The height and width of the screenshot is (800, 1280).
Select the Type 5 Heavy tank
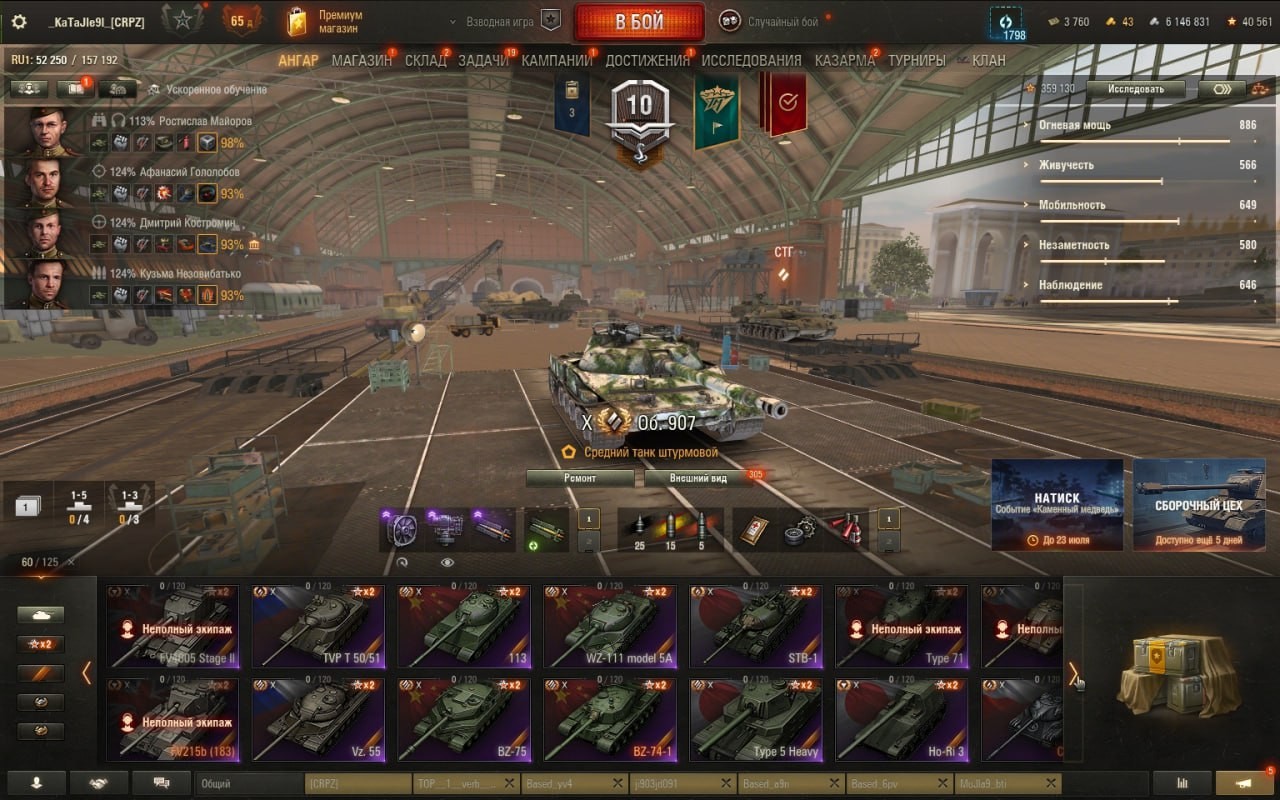point(755,719)
